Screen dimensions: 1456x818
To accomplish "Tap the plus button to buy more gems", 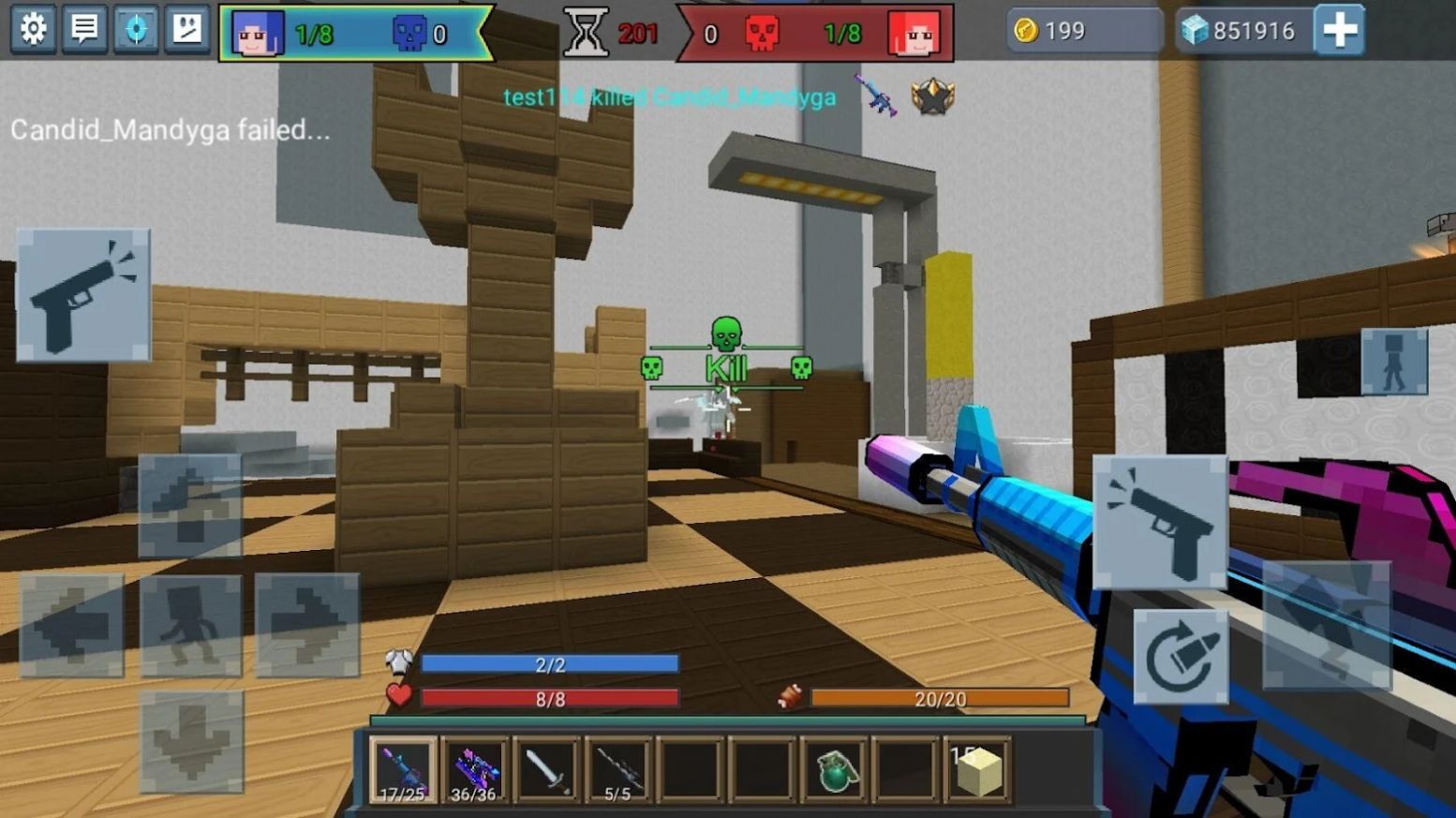I will [1338, 29].
